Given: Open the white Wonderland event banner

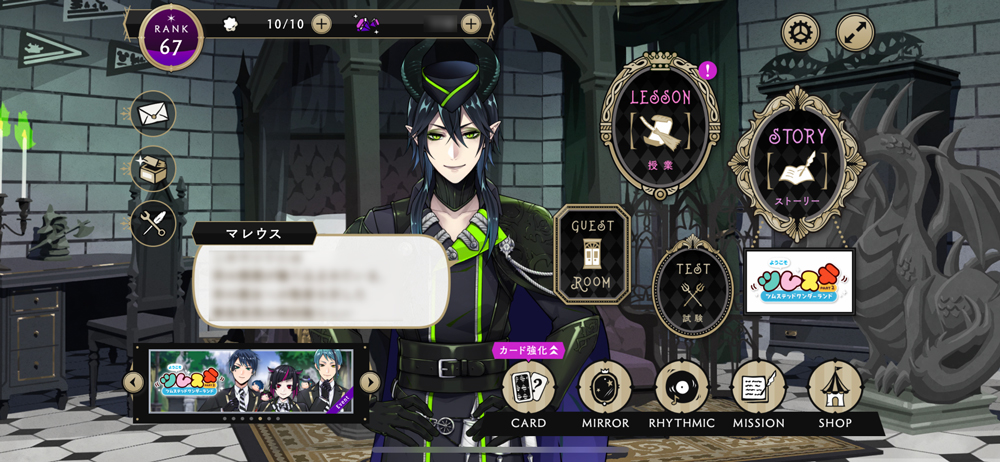Looking at the screenshot, I should (x=799, y=281).
